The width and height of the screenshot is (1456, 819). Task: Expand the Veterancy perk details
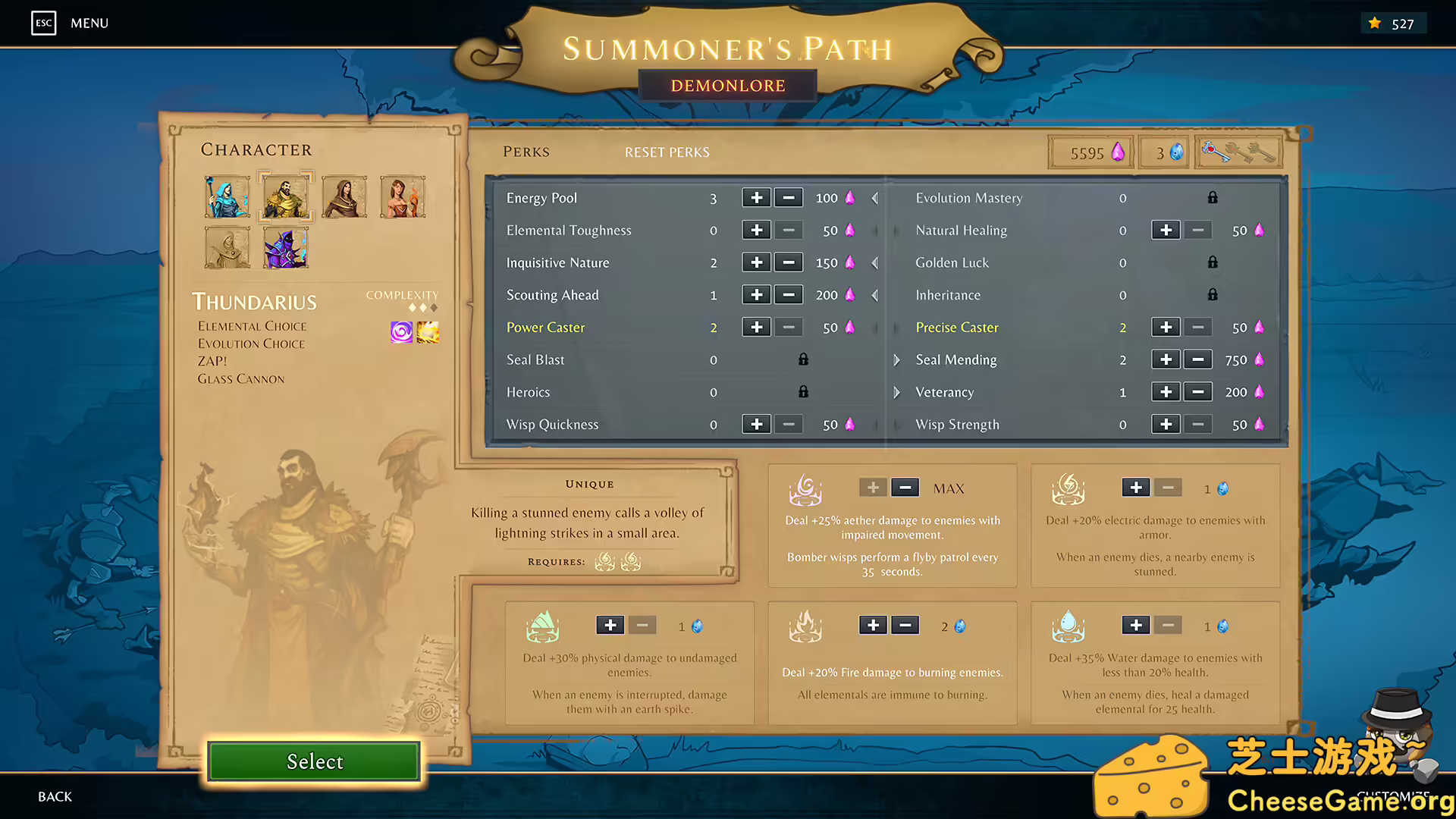point(896,392)
